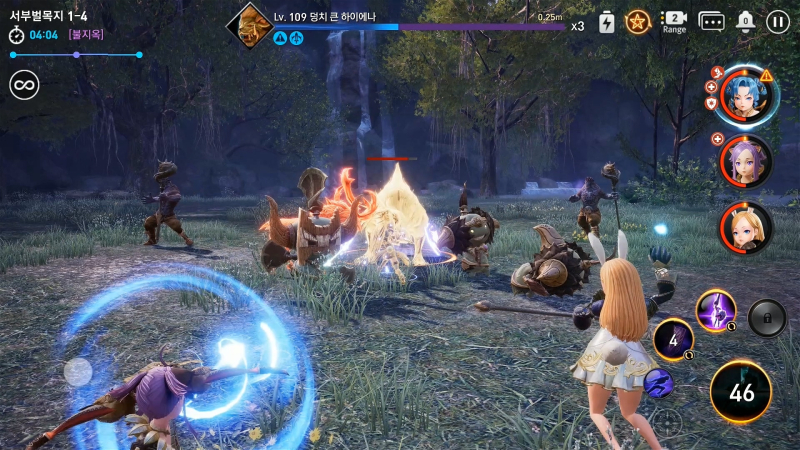Select the blonde bunny-eared character portrait

[746, 227]
